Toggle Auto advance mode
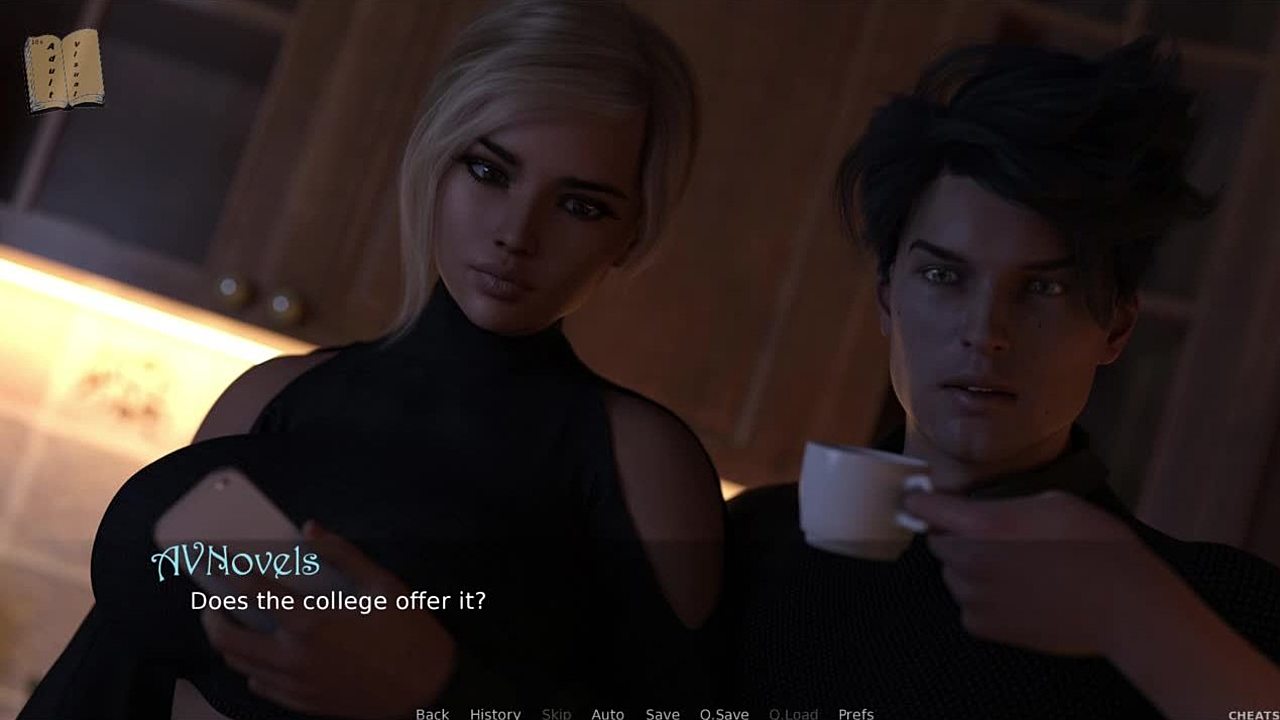Screen dimensions: 1280x720 point(607,713)
